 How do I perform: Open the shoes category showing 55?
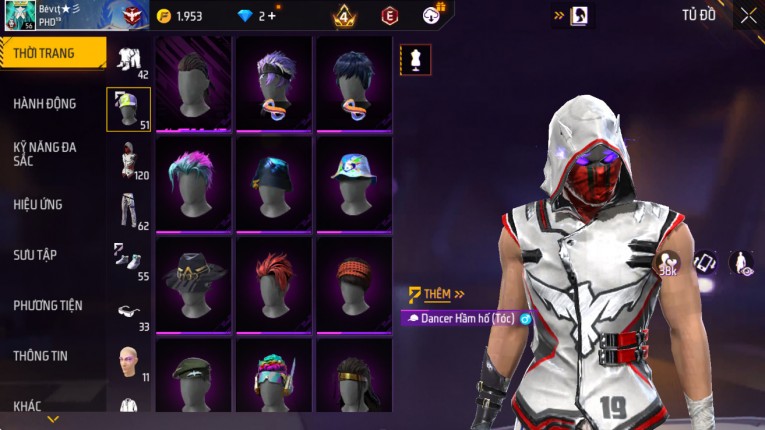(x=129, y=260)
